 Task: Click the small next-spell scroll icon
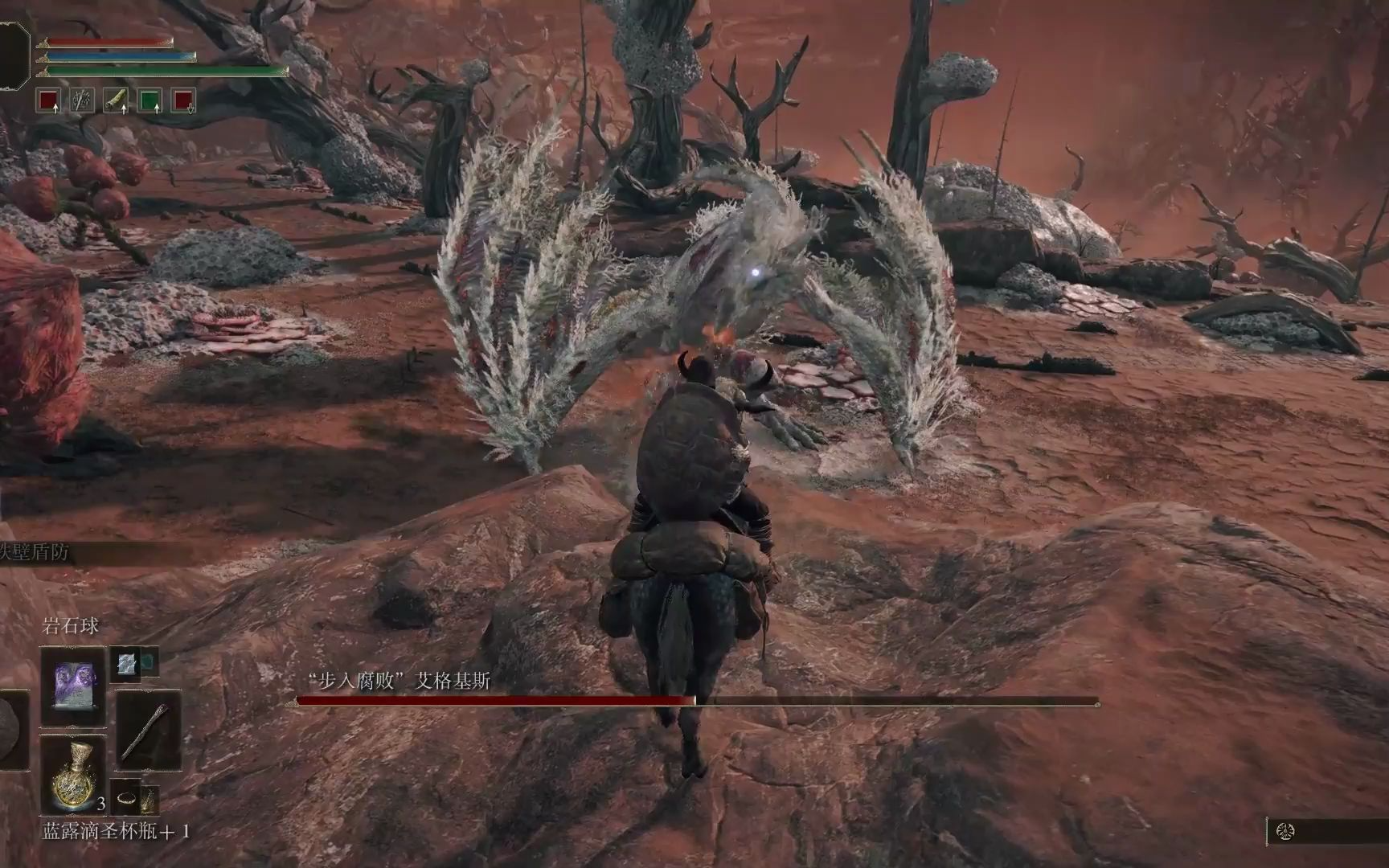[127, 664]
